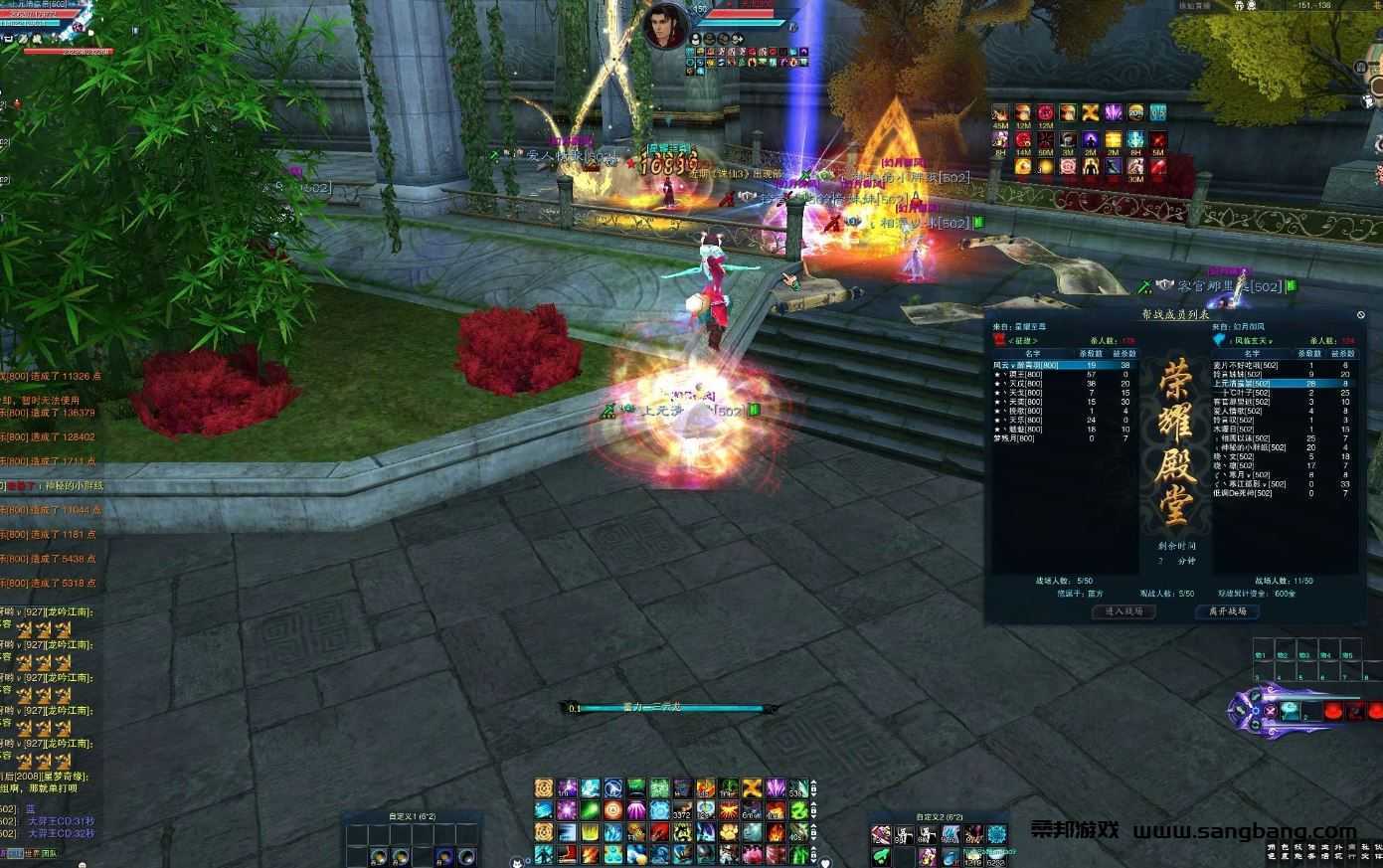1383x868 pixels.
Task: Select player 低调De死神[502] in the right list
Action: tap(1243, 493)
